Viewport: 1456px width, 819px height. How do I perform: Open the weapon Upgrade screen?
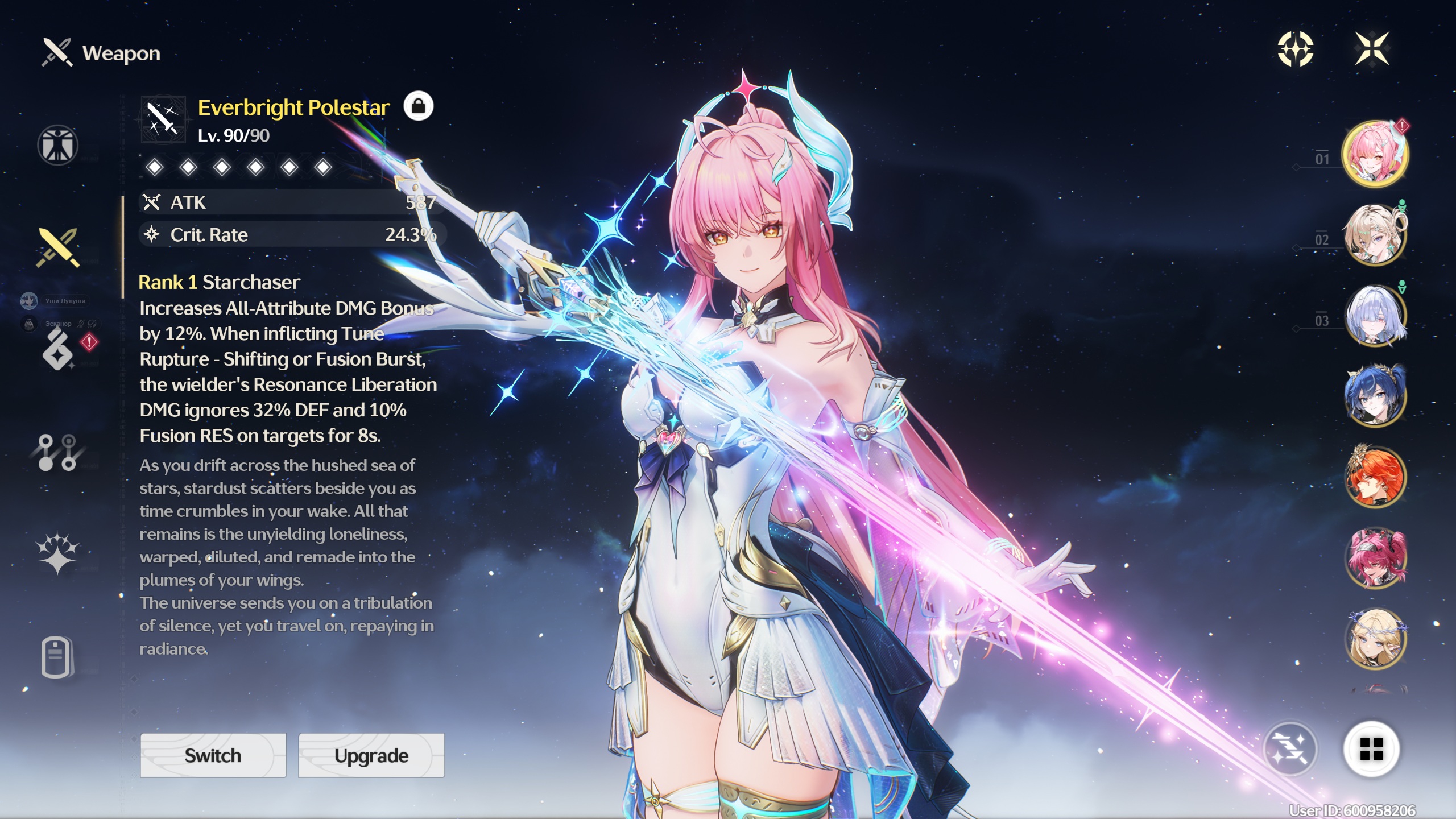(371, 755)
